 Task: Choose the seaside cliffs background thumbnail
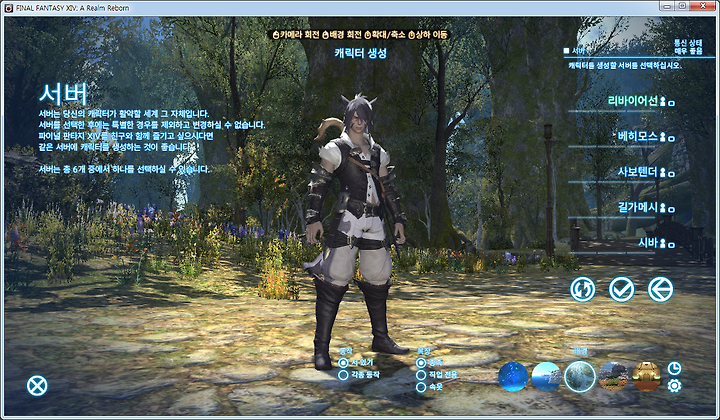coord(546,376)
